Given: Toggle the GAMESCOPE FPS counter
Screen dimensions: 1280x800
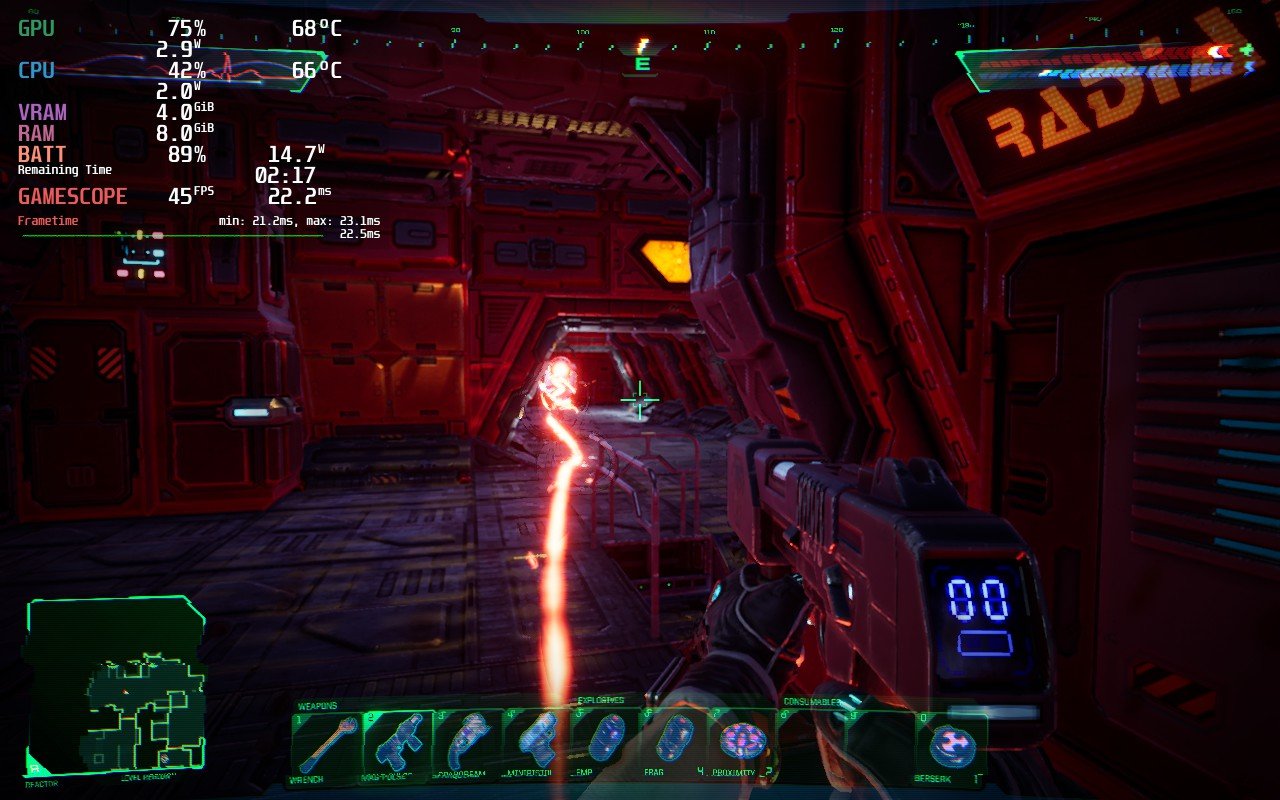Looking at the screenshot, I should (x=72, y=196).
